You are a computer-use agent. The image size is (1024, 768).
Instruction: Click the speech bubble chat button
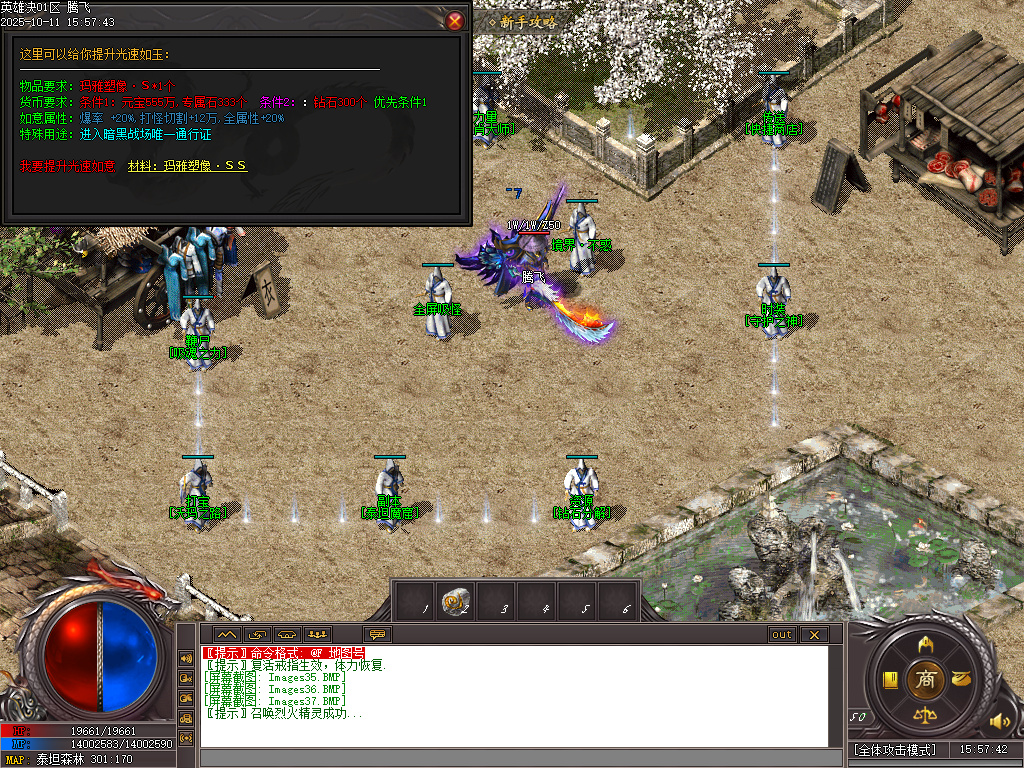pyautogui.click(x=377, y=634)
